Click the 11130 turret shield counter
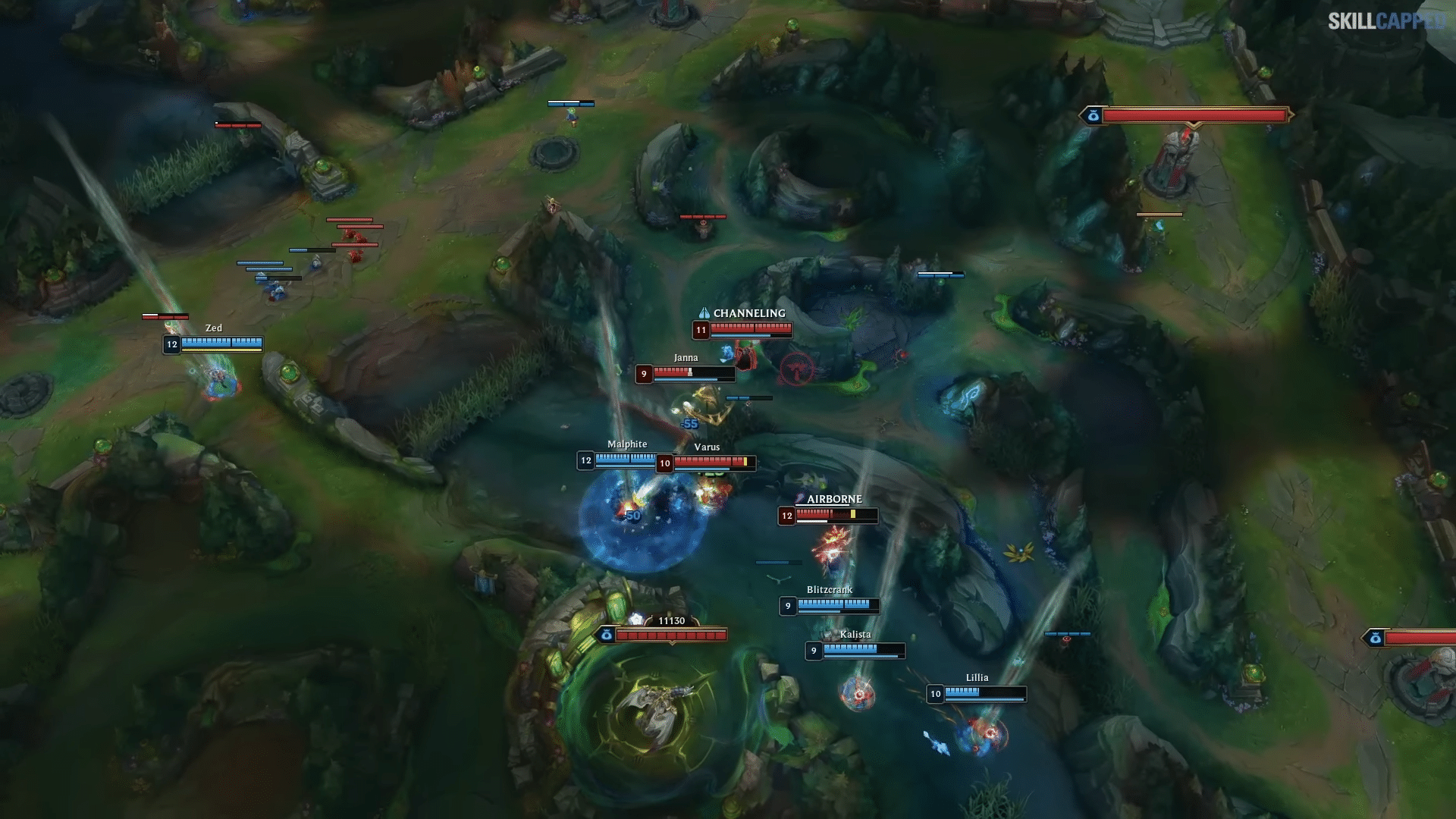The width and height of the screenshot is (1456, 819). click(672, 620)
